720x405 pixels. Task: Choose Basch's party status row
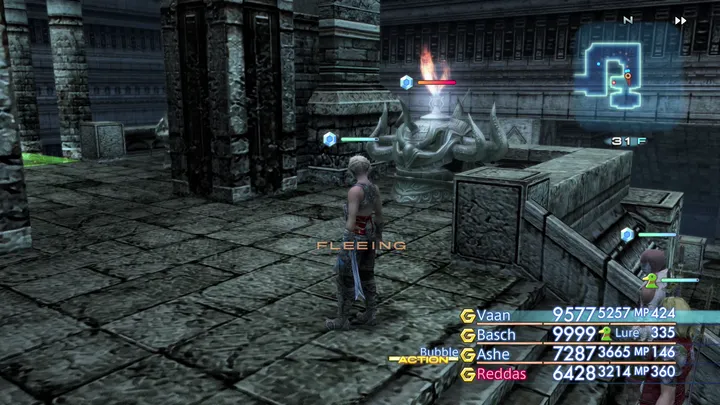click(496, 334)
